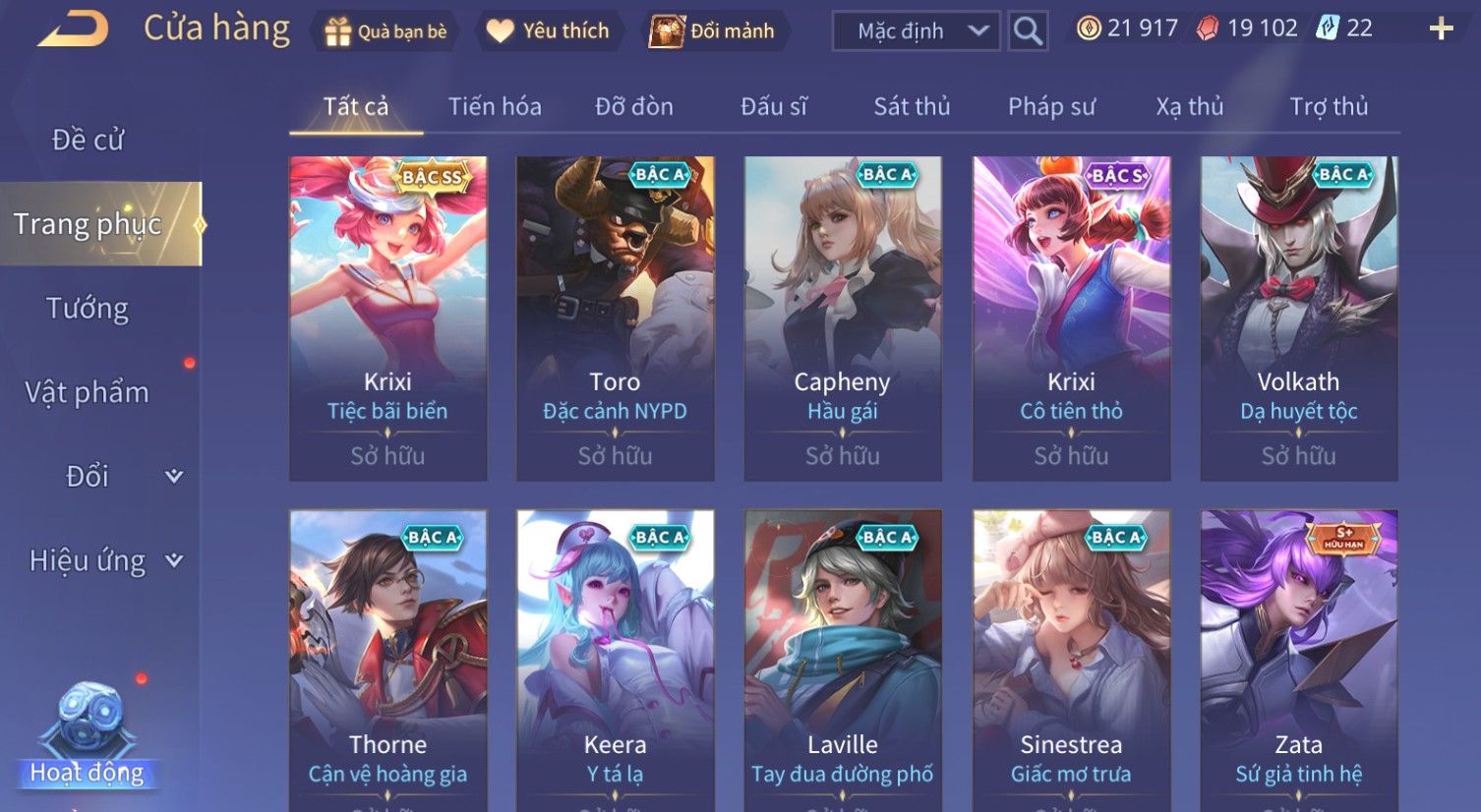Click the magnifying glass search button

point(1028,31)
